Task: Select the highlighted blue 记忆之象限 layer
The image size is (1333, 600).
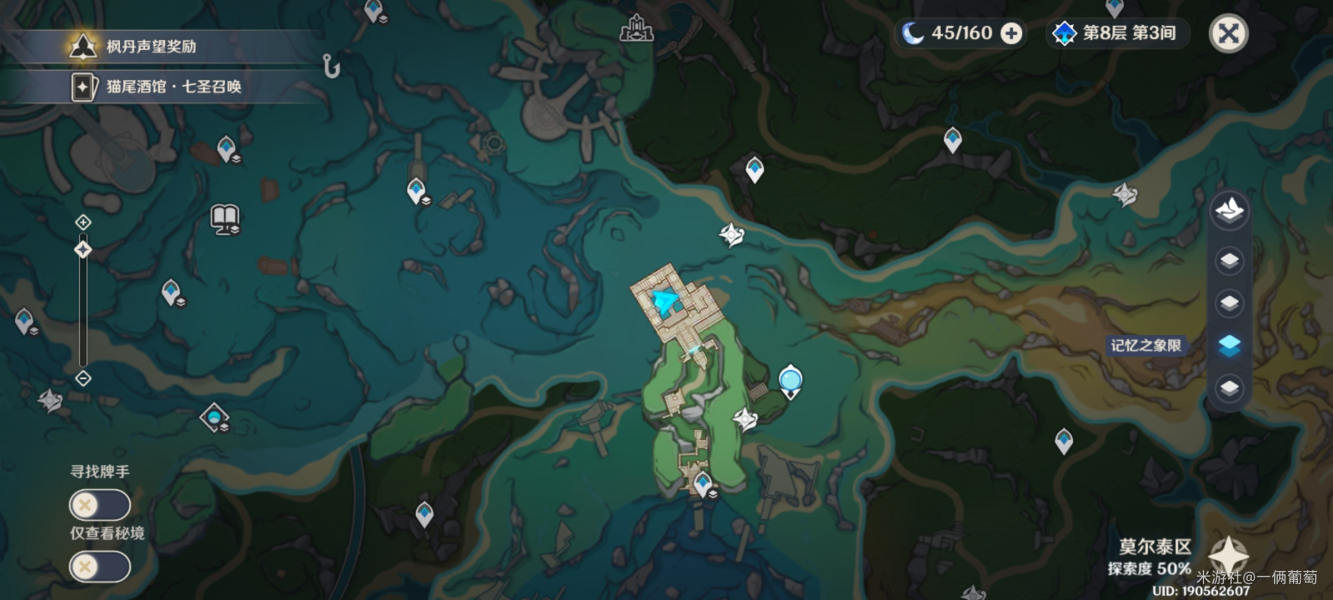Action: point(1229,345)
